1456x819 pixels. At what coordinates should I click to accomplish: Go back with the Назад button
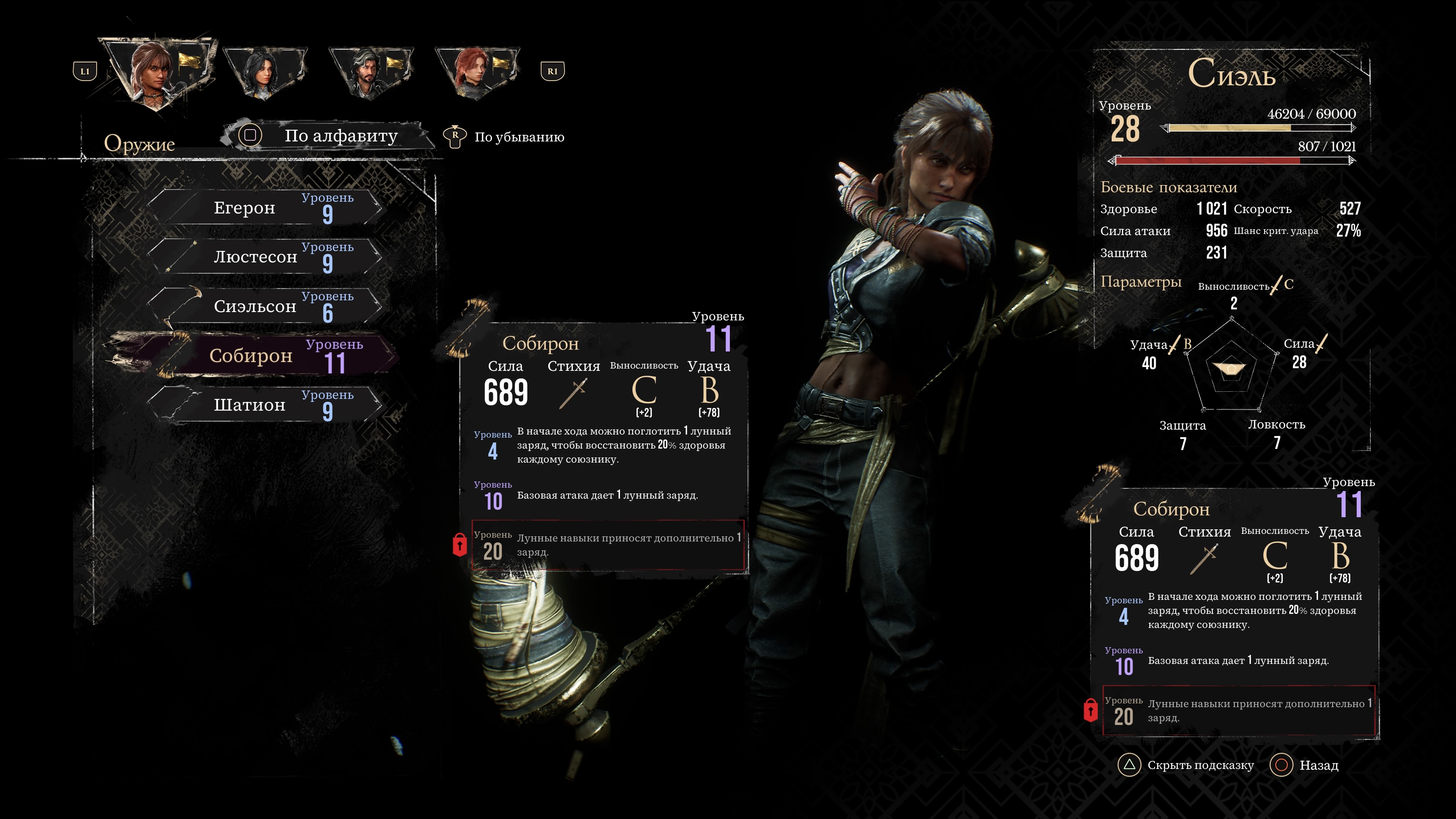point(1305,765)
